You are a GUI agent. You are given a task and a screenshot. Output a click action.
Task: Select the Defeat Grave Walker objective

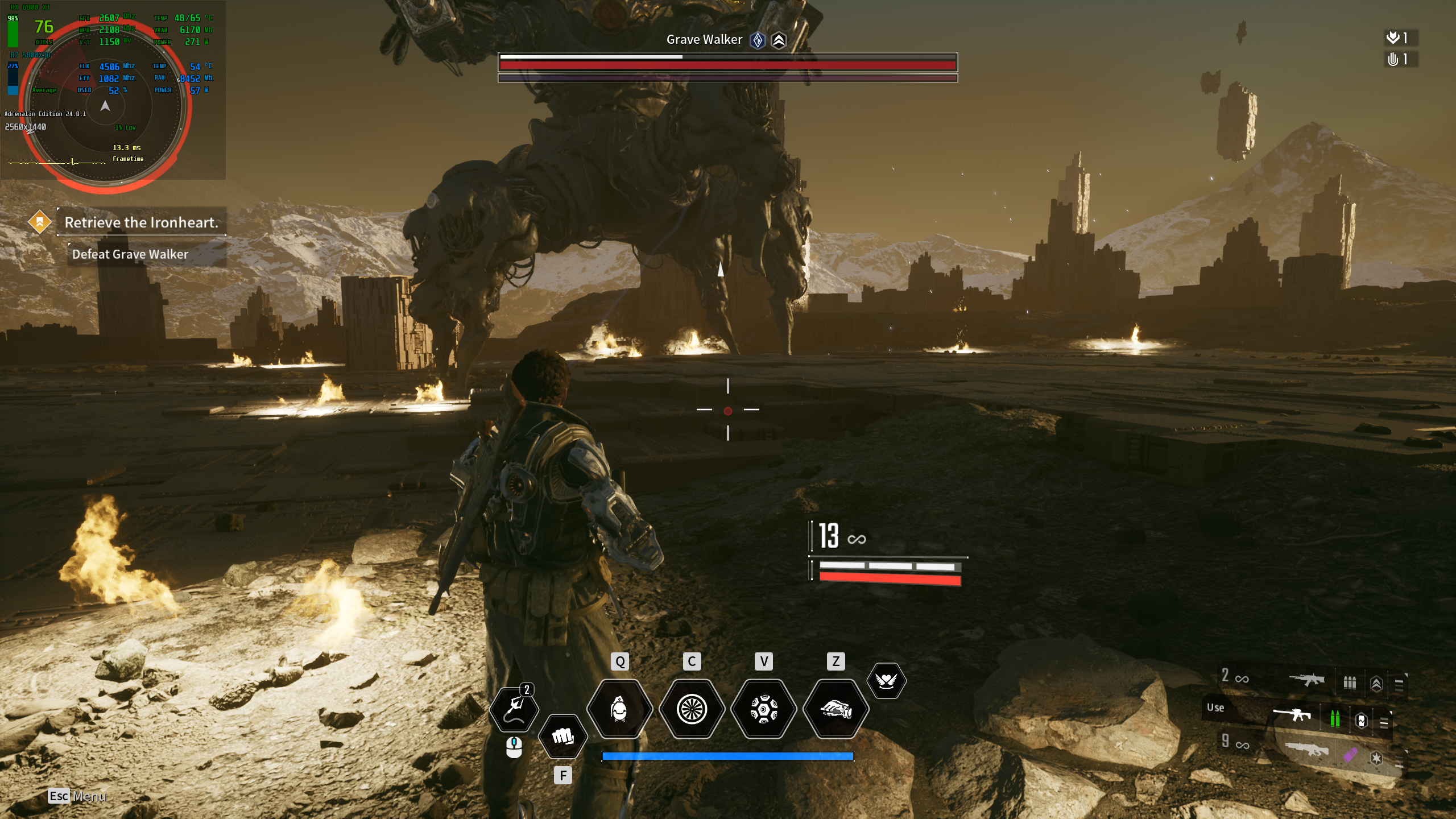[130, 254]
